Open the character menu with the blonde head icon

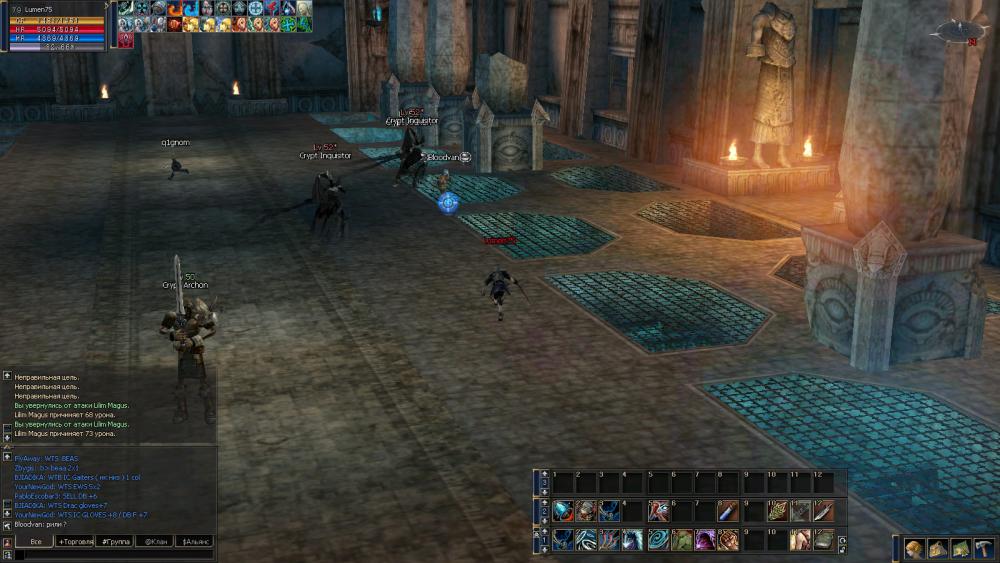pos(914,548)
